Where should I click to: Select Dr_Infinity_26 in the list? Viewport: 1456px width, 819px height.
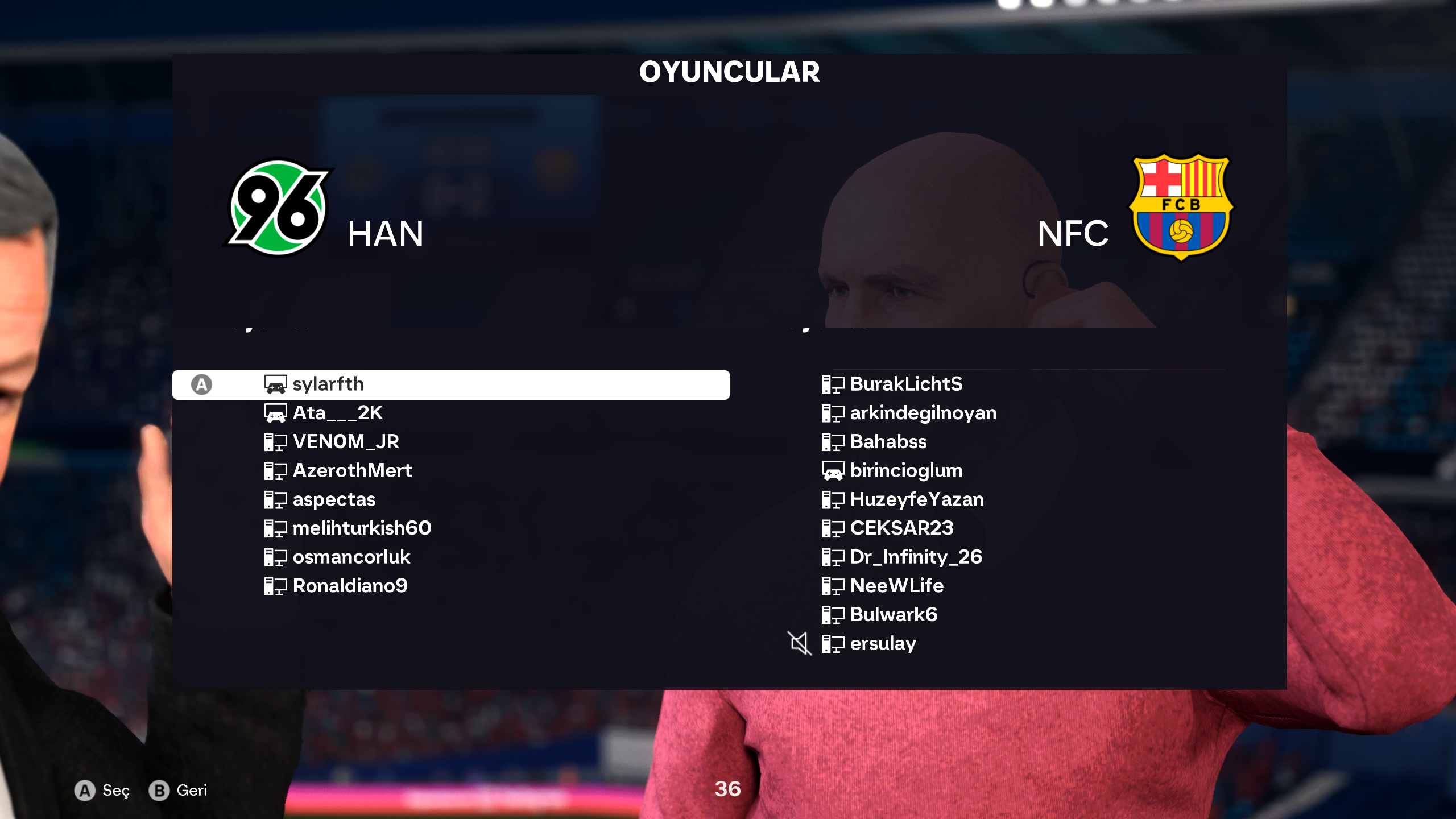(916, 557)
